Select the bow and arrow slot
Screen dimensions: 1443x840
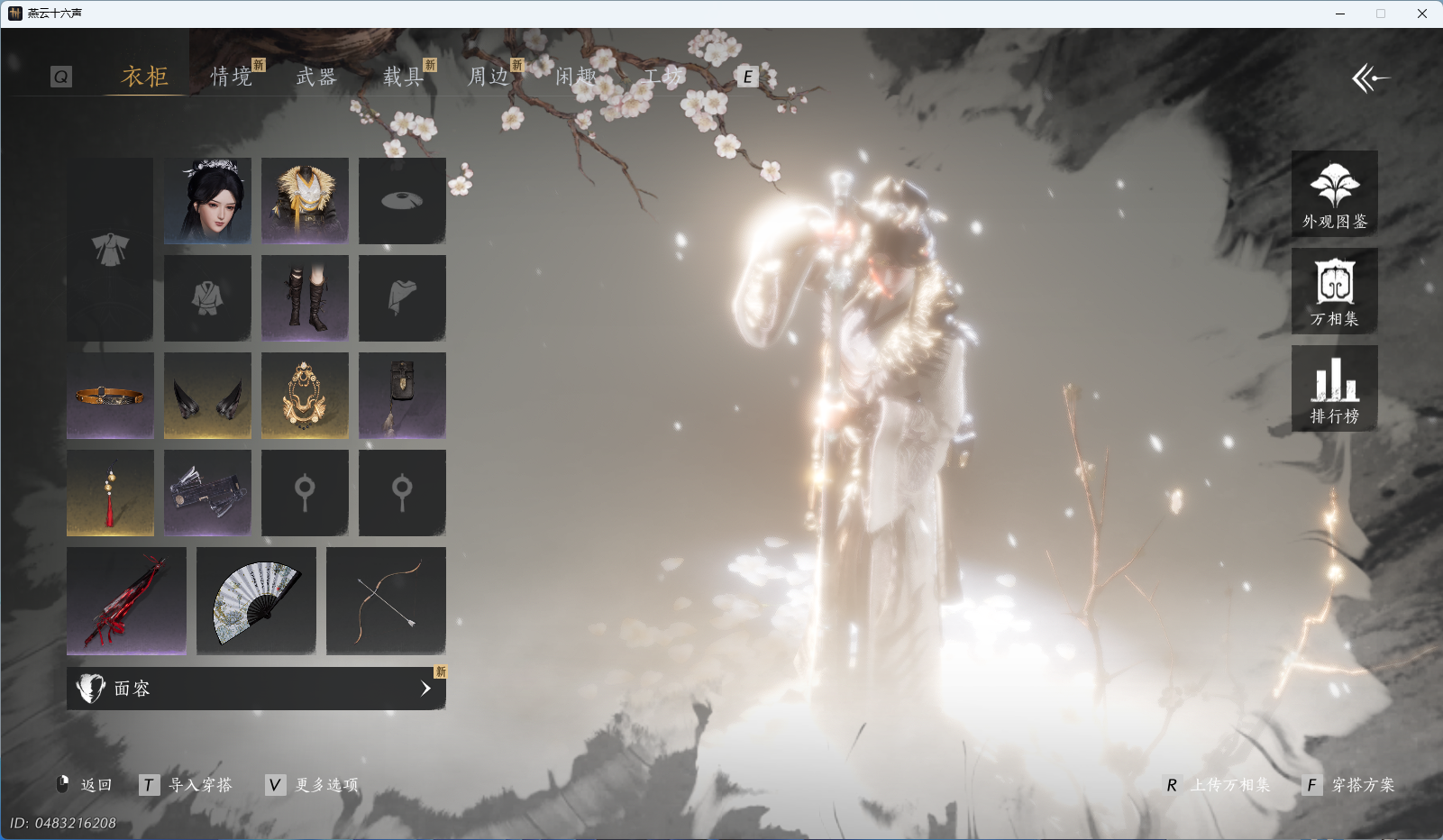386,600
